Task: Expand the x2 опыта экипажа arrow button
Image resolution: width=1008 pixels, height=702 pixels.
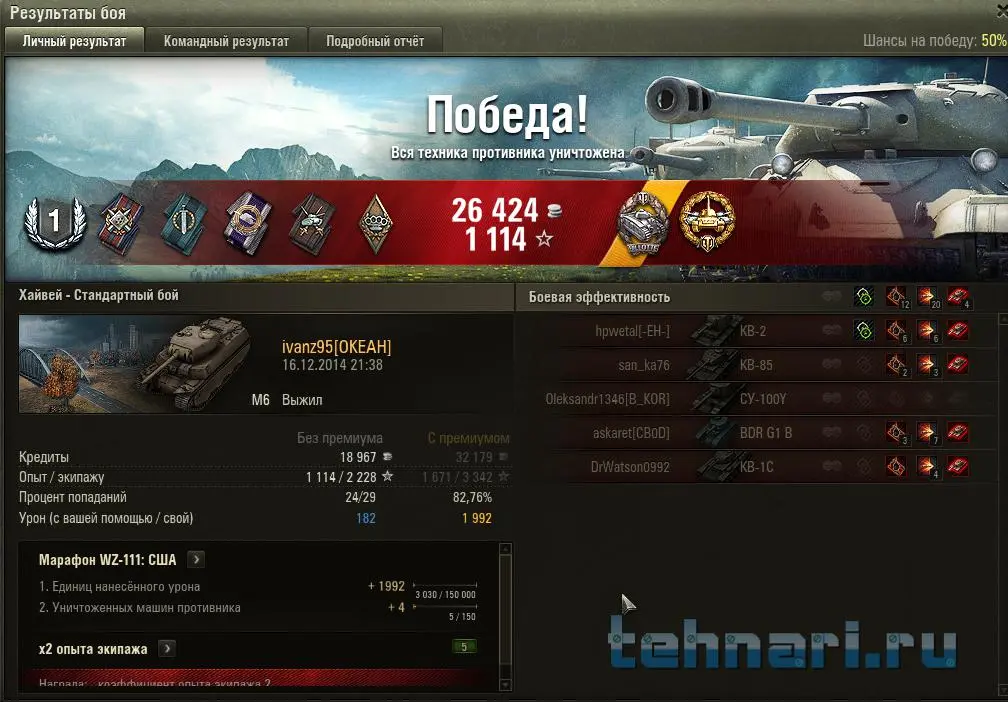Action: click(167, 648)
